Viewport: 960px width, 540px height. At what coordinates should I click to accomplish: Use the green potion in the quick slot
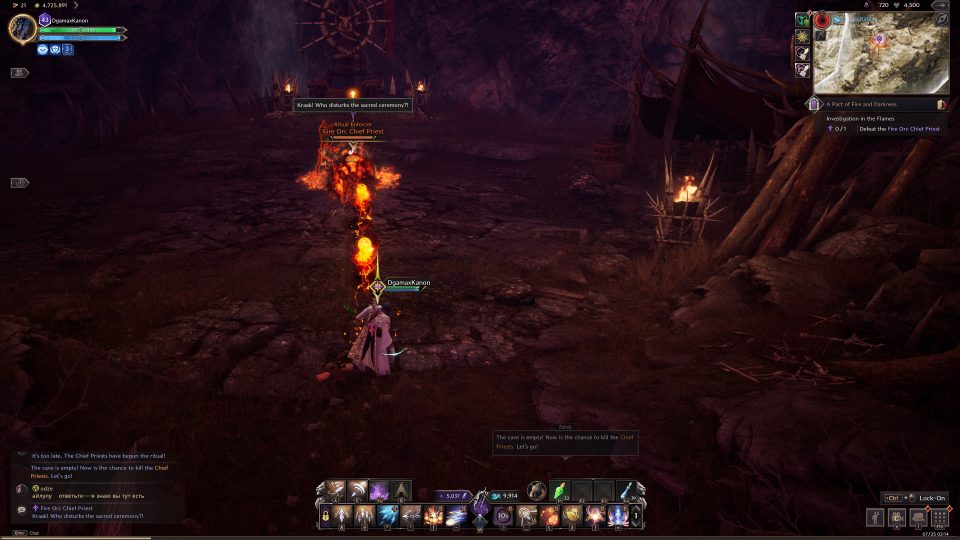coord(560,491)
